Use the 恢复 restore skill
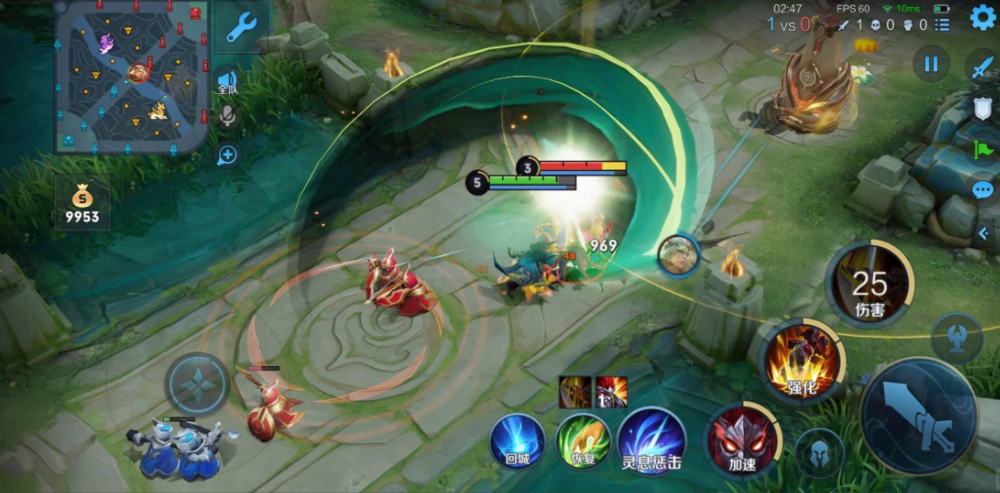The width and height of the screenshot is (1000, 493). [x=583, y=441]
